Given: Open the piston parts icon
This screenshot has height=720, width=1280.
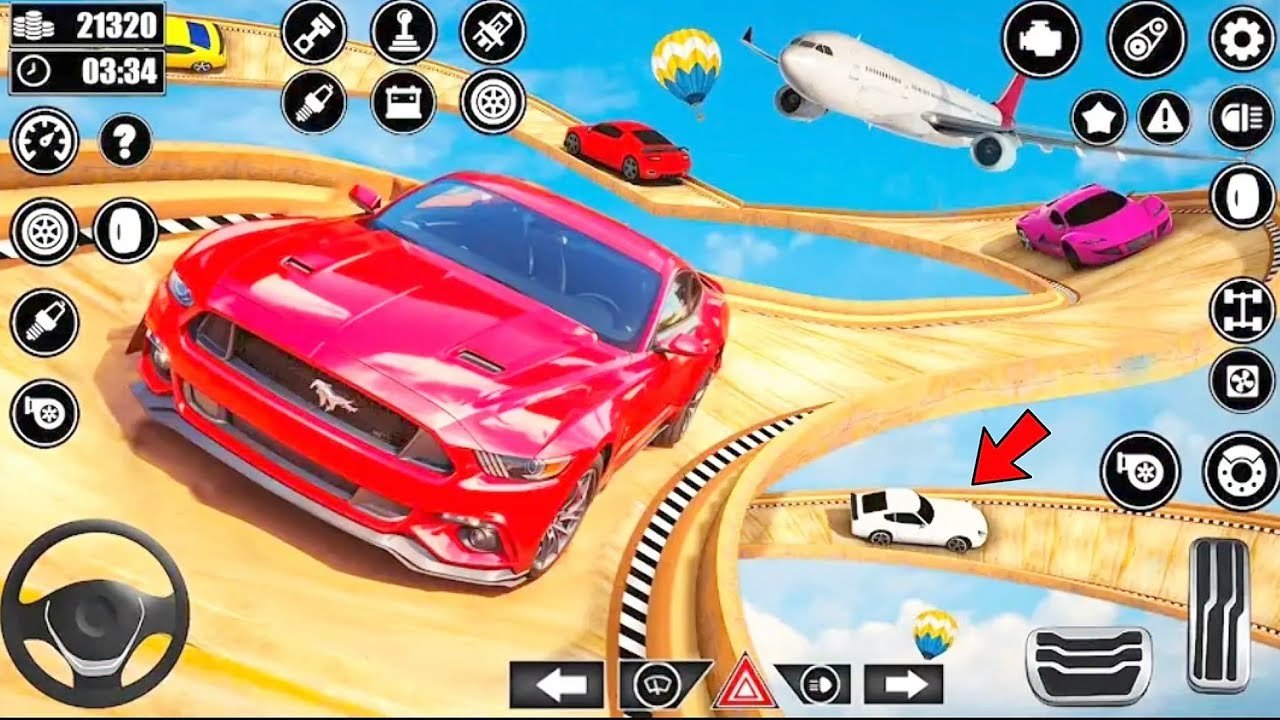Looking at the screenshot, I should pyautogui.click(x=315, y=30).
